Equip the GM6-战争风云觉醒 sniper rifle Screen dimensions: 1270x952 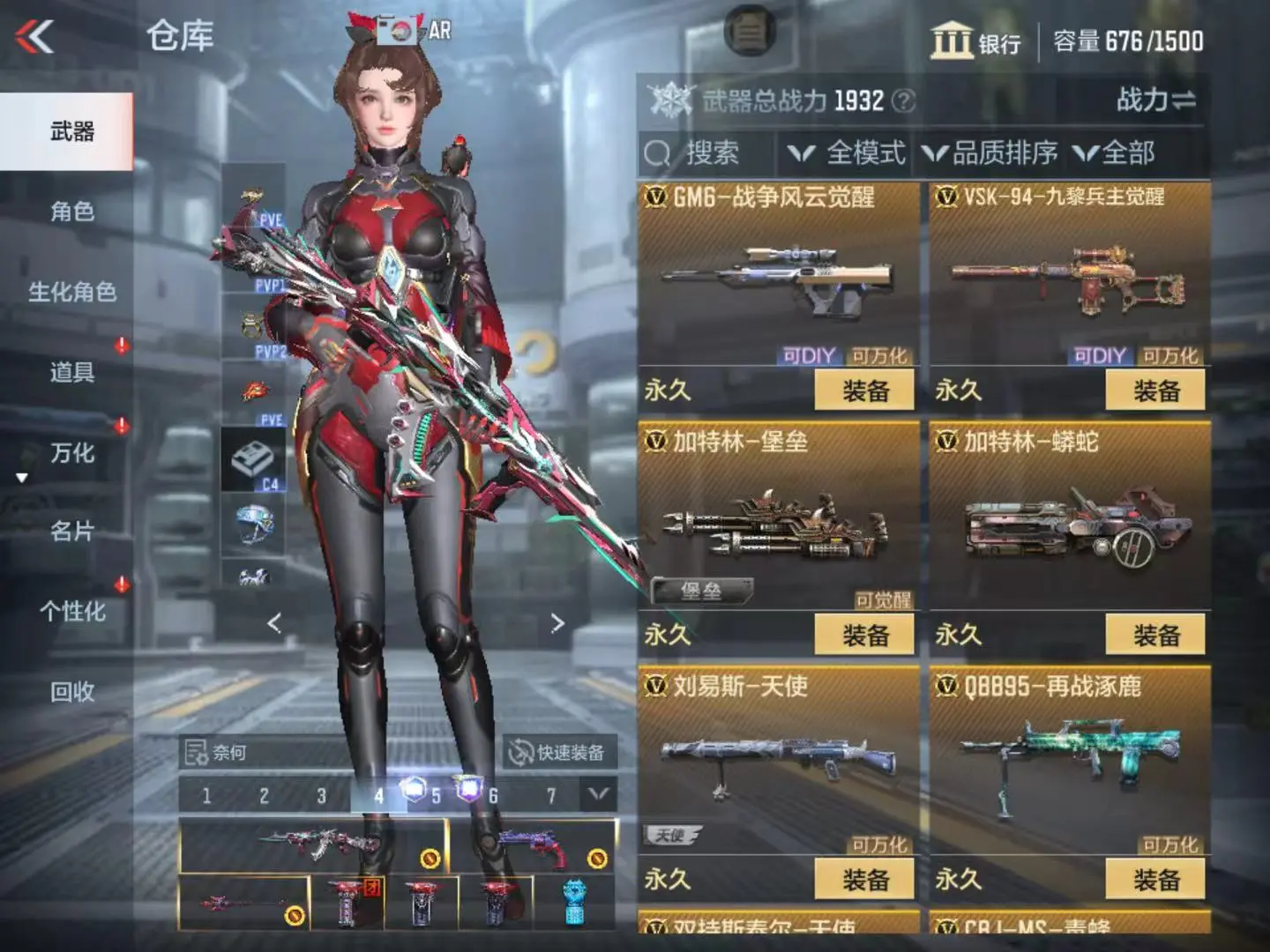pos(864,390)
